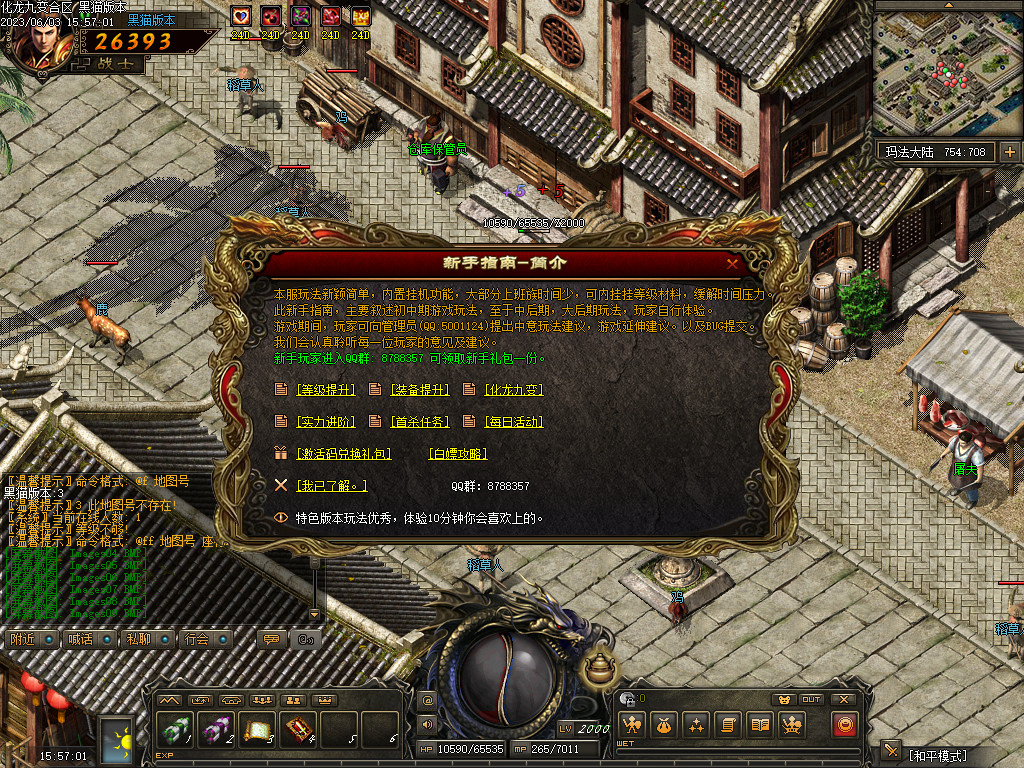Click the OUT logout button

(x=812, y=699)
